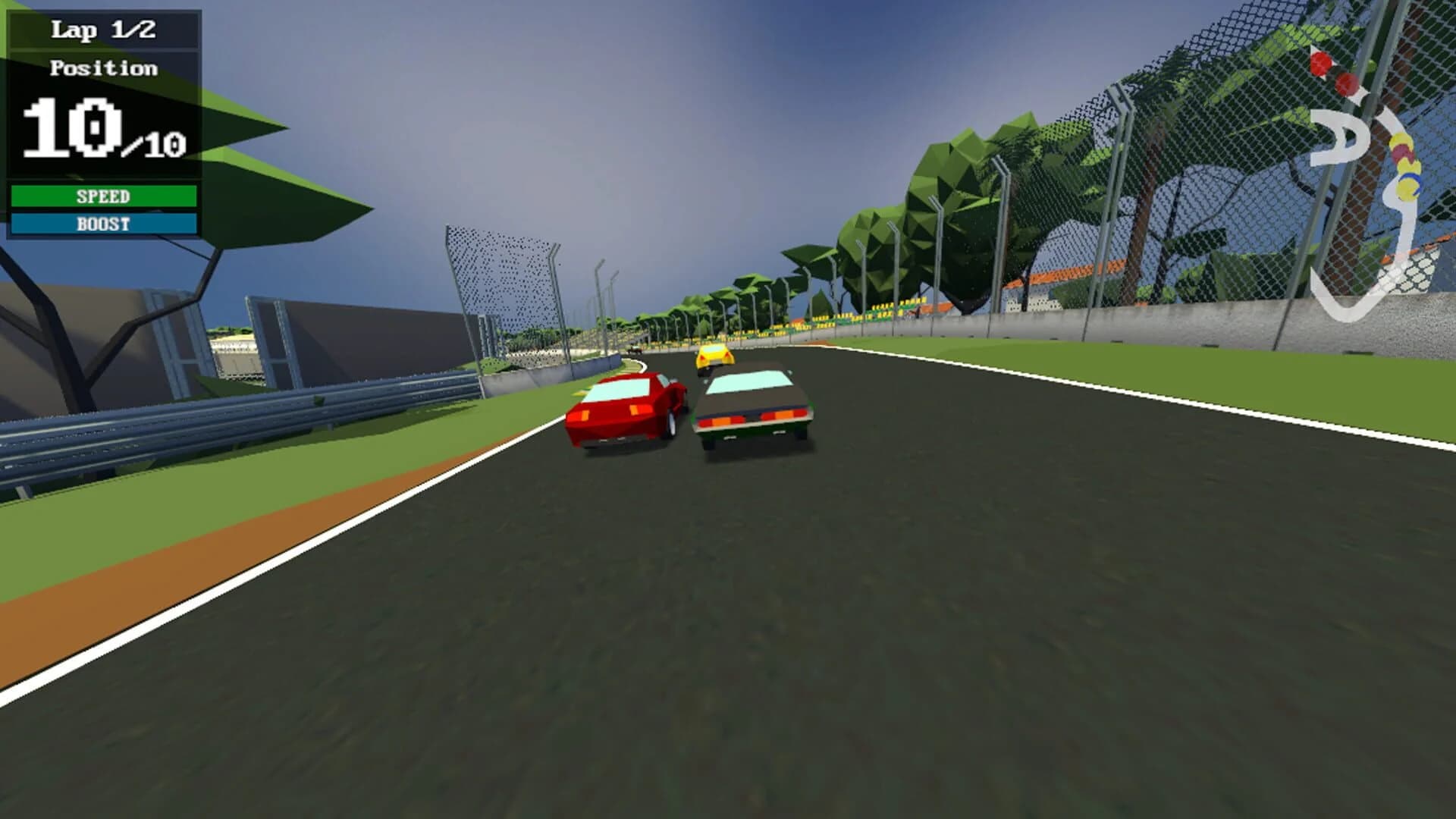
Task: Click the red car marker on the minimap
Action: pyautogui.click(x=1319, y=62)
